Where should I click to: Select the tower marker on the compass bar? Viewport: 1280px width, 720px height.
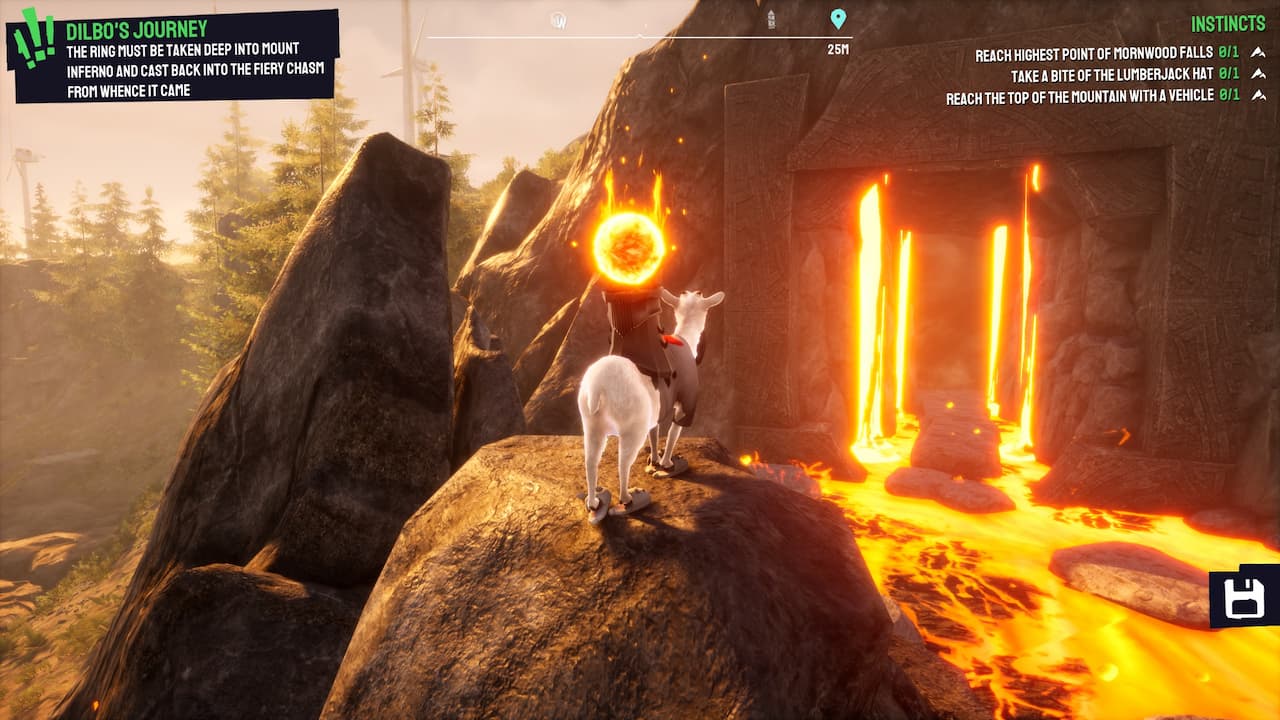coord(772,18)
